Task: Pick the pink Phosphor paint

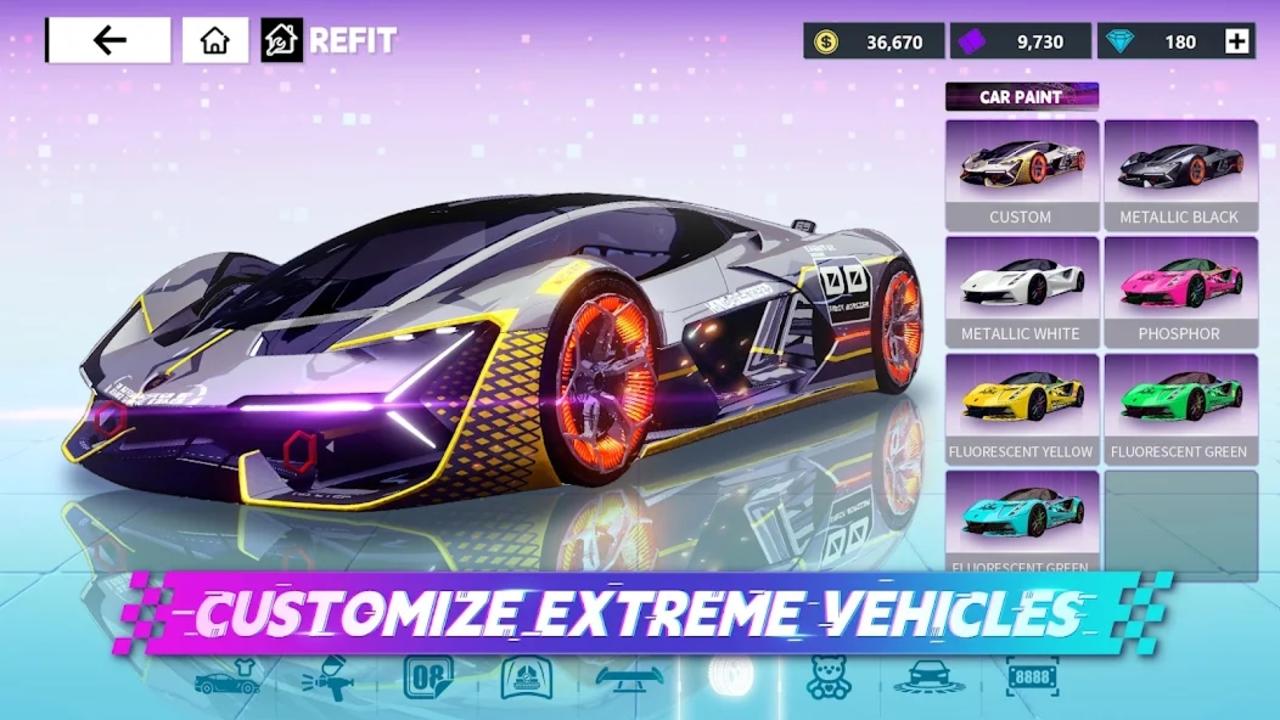Action: (1180, 292)
